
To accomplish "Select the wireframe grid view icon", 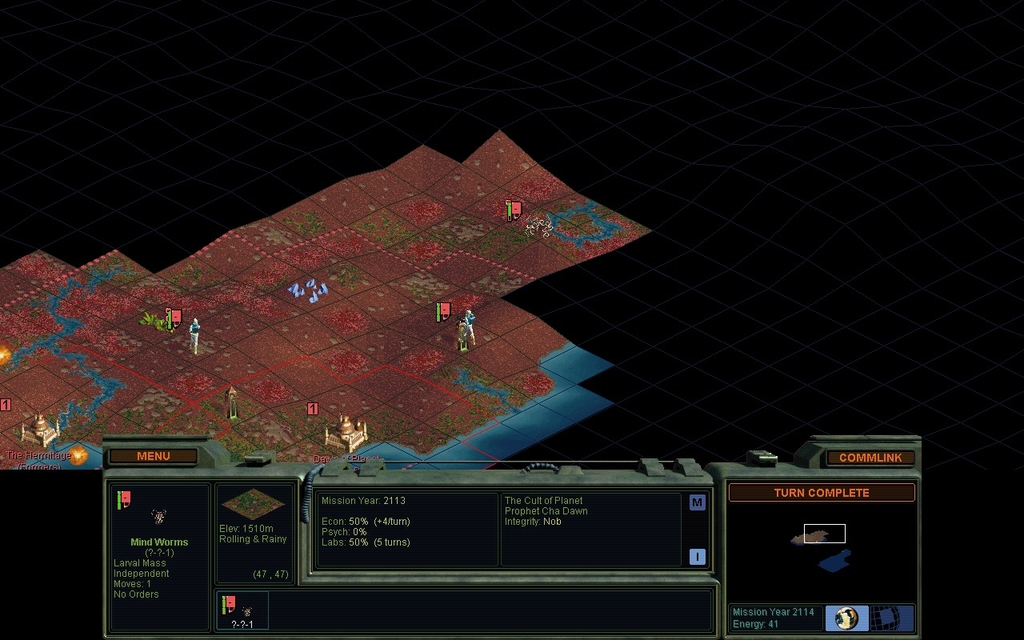I will [883, 618].
